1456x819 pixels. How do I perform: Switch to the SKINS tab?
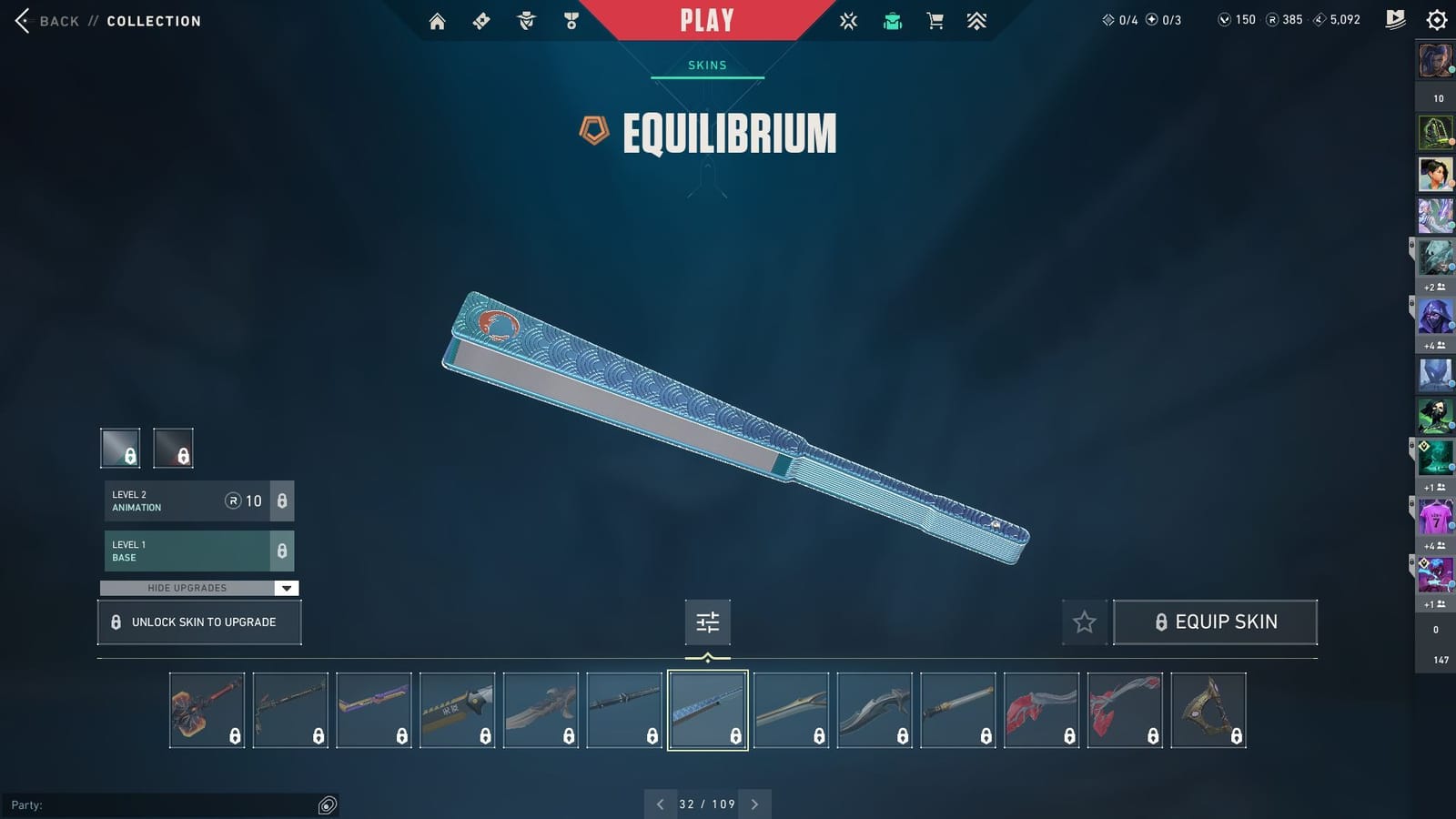707,65
